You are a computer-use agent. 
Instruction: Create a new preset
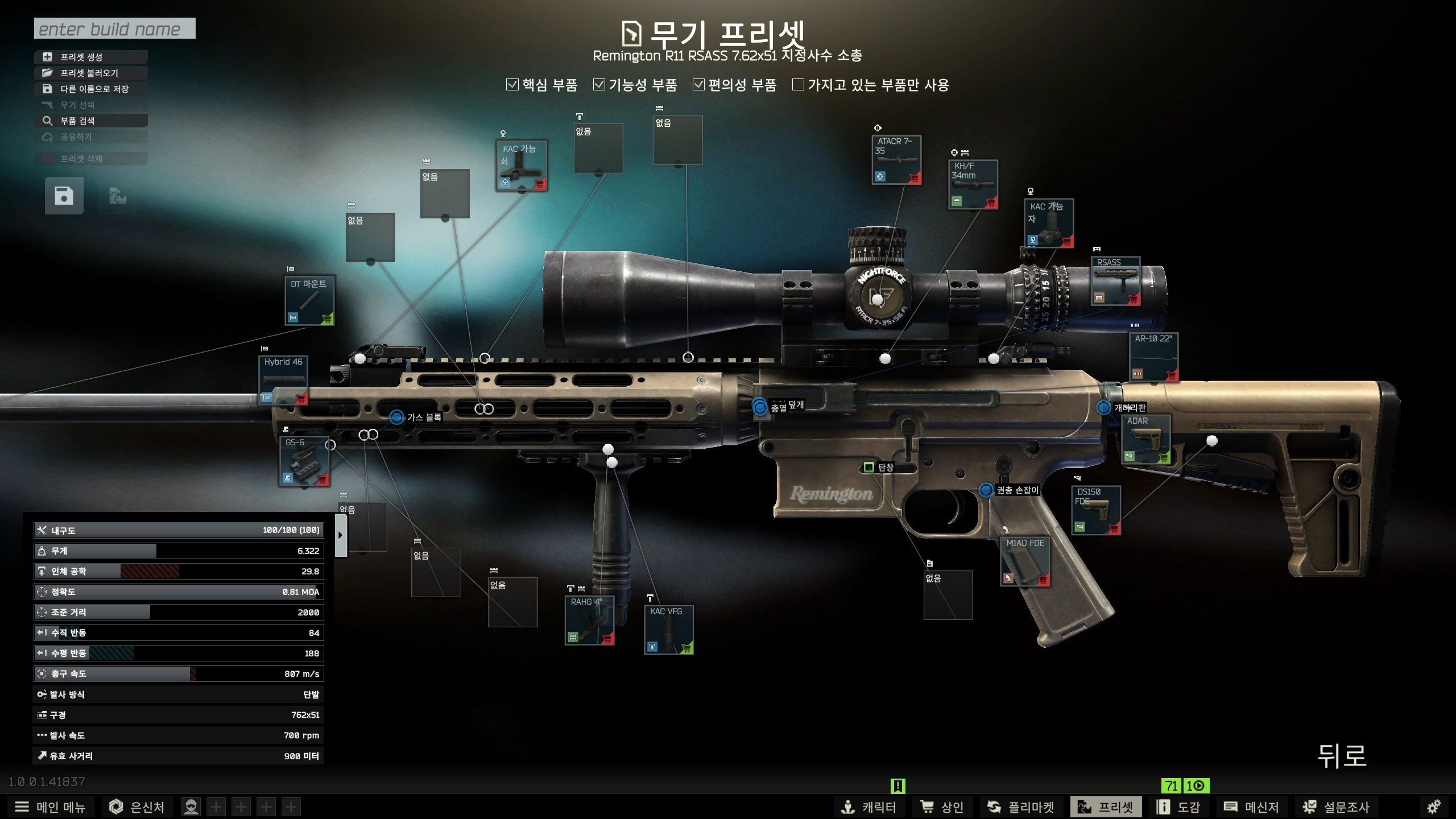tap(91, 57)
